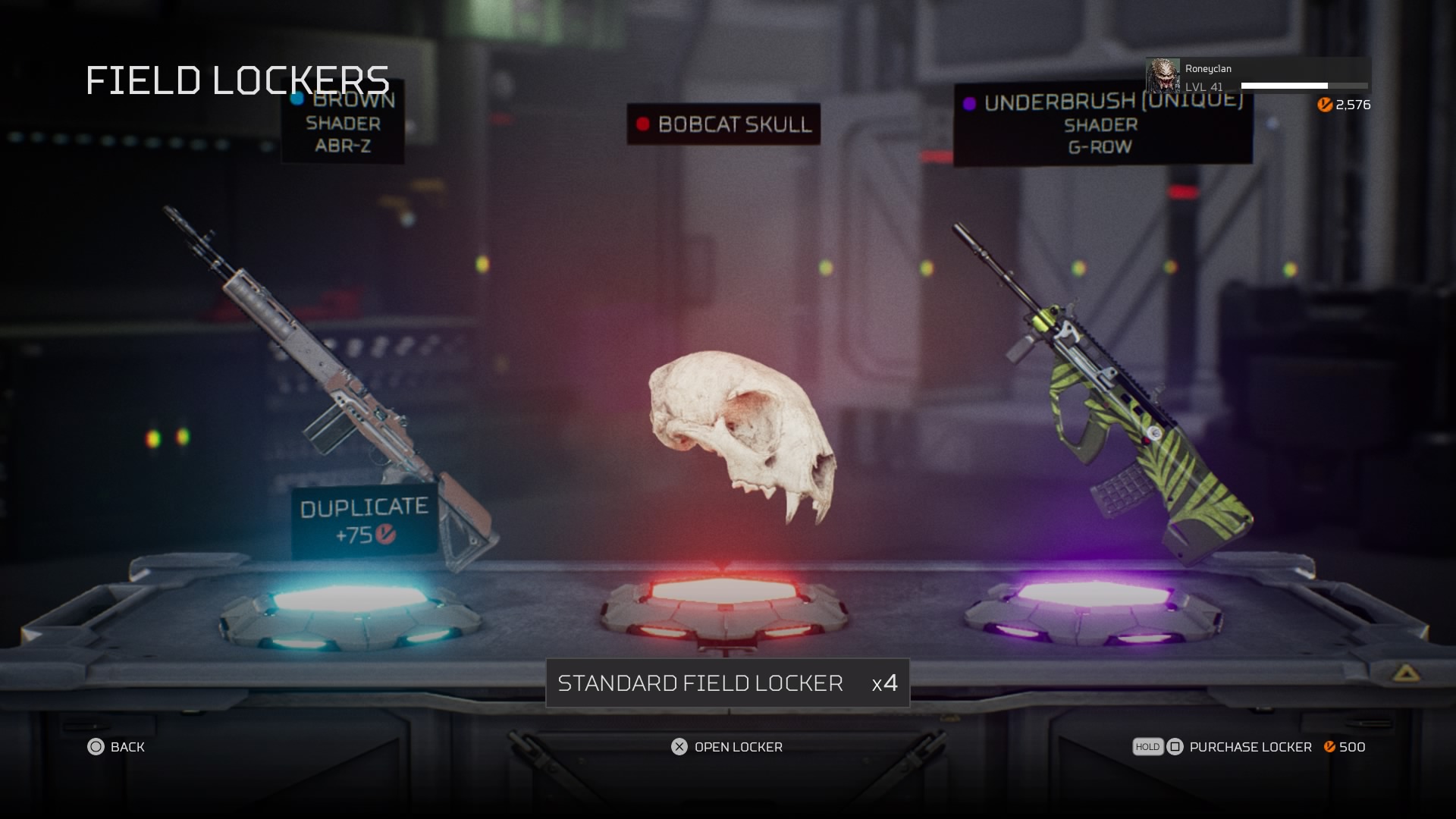This screenshot has height=819, width=1456.
Task: Select the Standard Field Locker x4 panel
Action: tap(727, 683)
